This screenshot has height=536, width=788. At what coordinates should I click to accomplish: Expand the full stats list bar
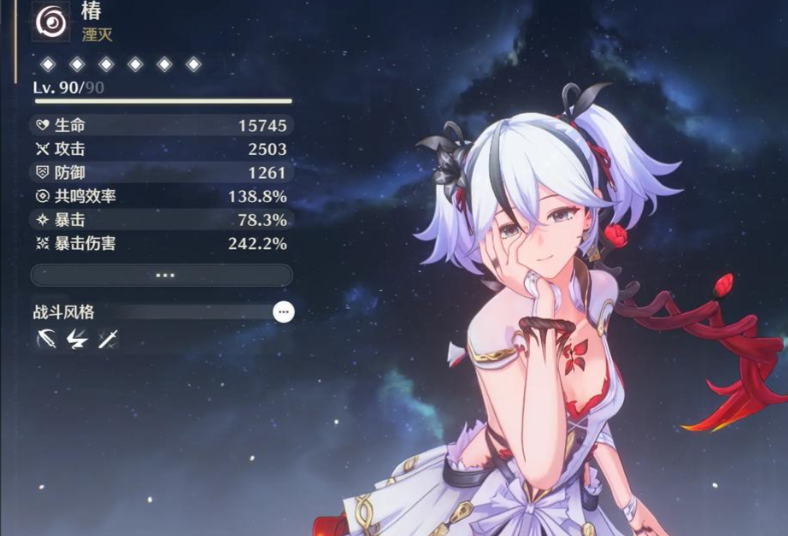pyautogui.click(x=161, y=275)
